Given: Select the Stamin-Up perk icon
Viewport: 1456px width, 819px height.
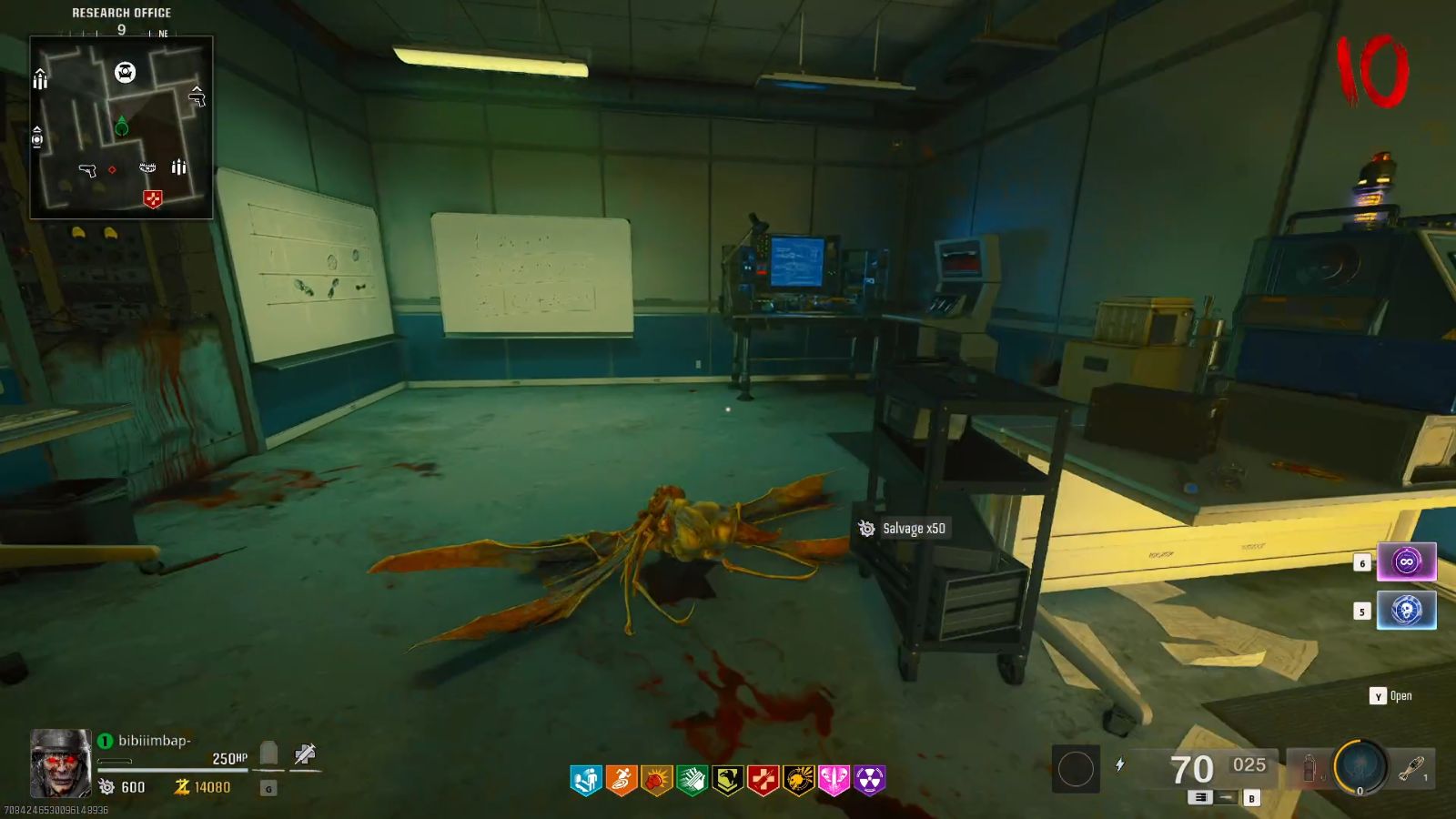Looking at the screenshot, I should (x=623, y=778).
